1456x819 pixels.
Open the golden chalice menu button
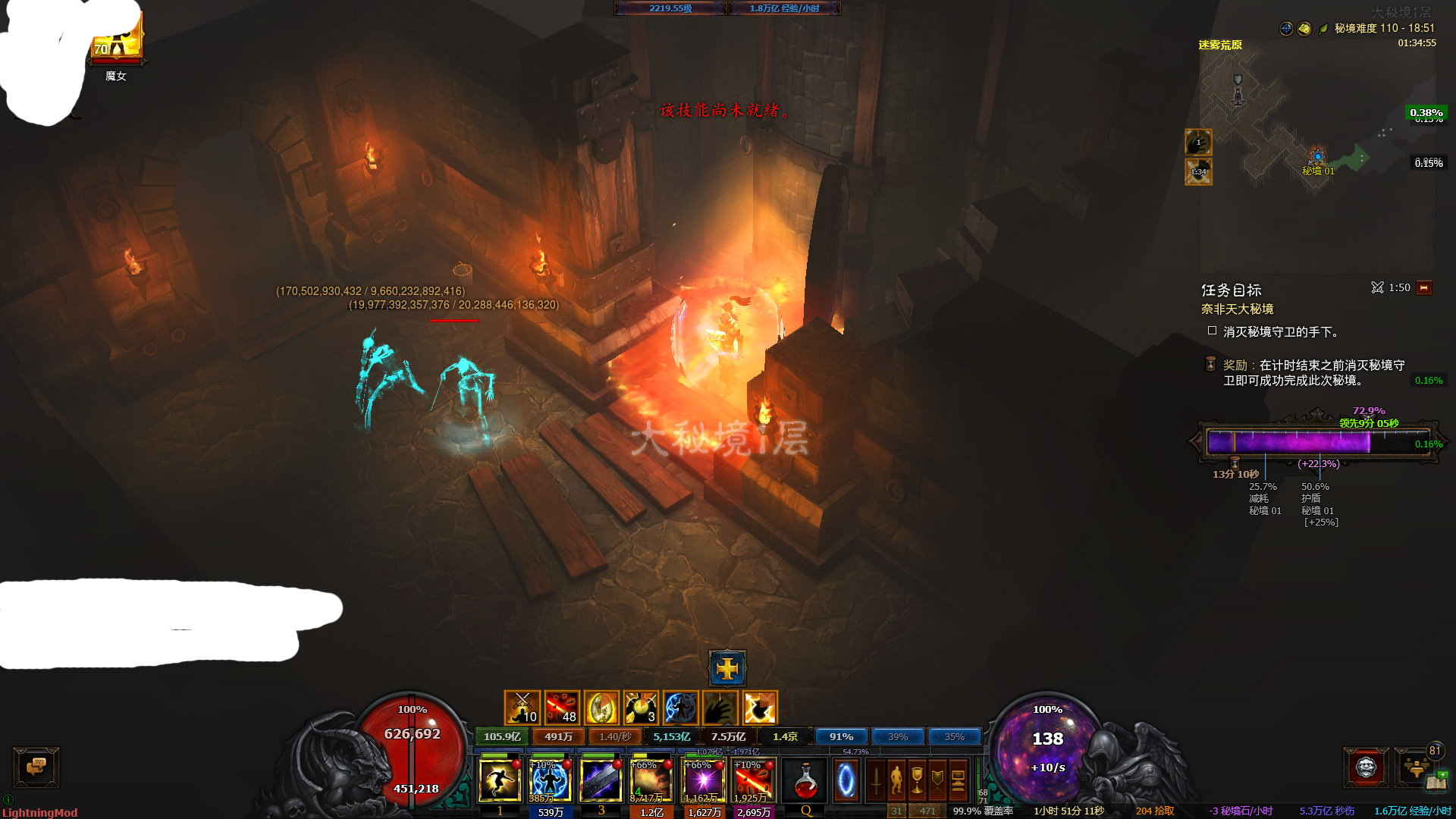click(x=917, y=780)
